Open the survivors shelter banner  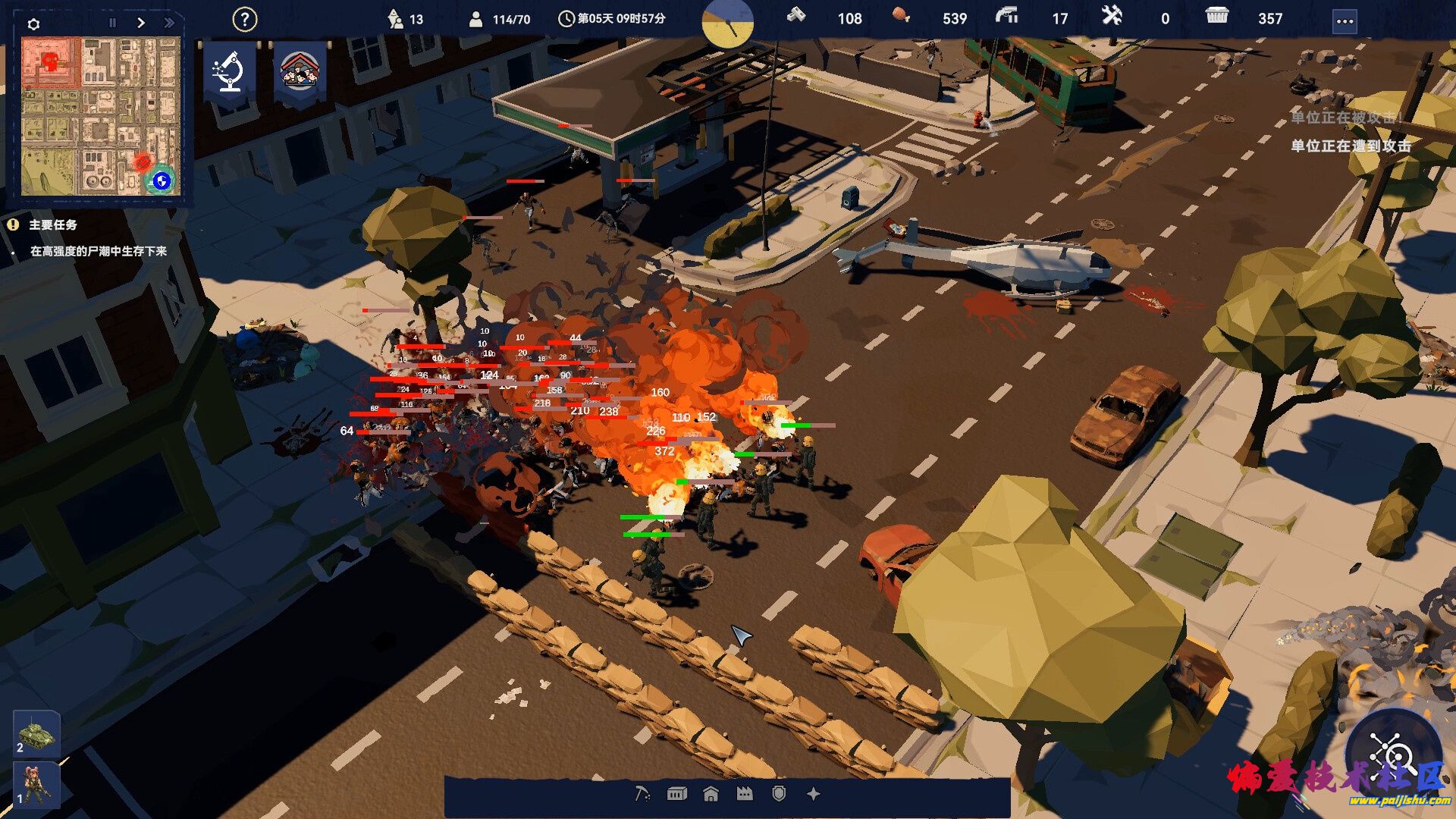[300, 71]
